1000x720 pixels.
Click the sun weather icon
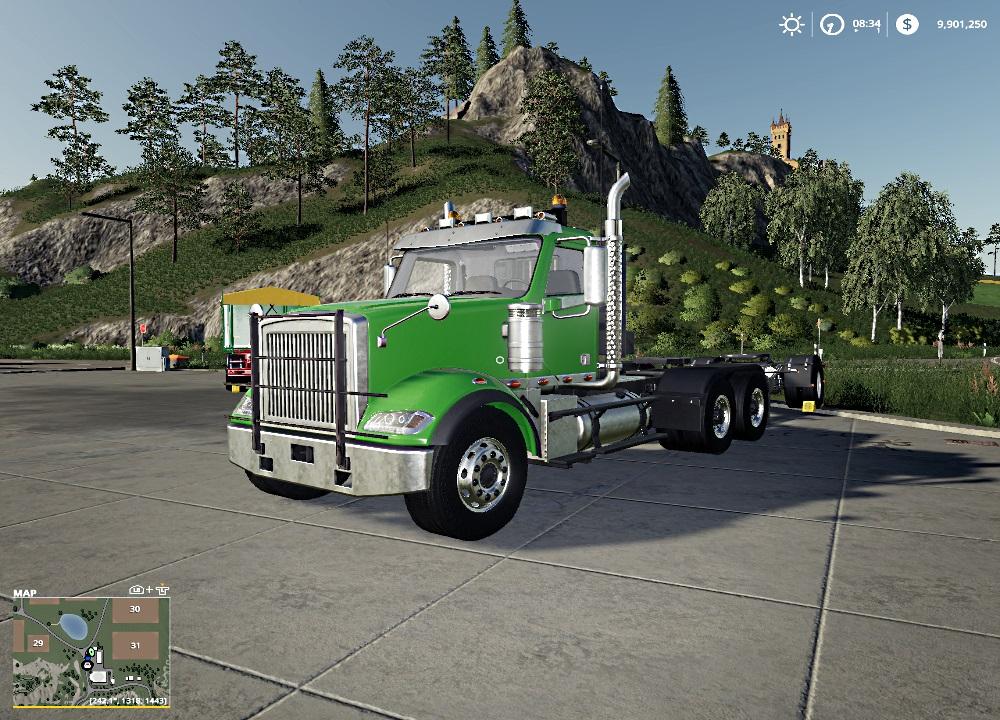[x=792, y=24]
